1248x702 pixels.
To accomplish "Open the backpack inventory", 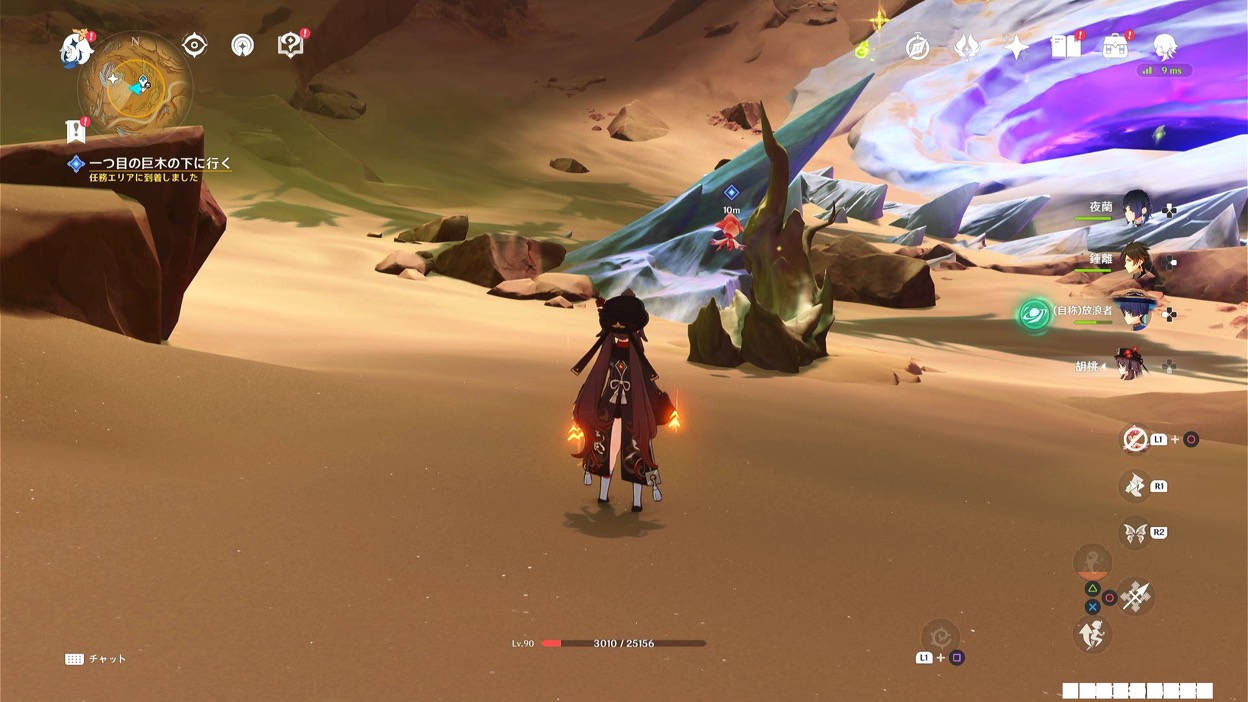I will point(1115,46).
